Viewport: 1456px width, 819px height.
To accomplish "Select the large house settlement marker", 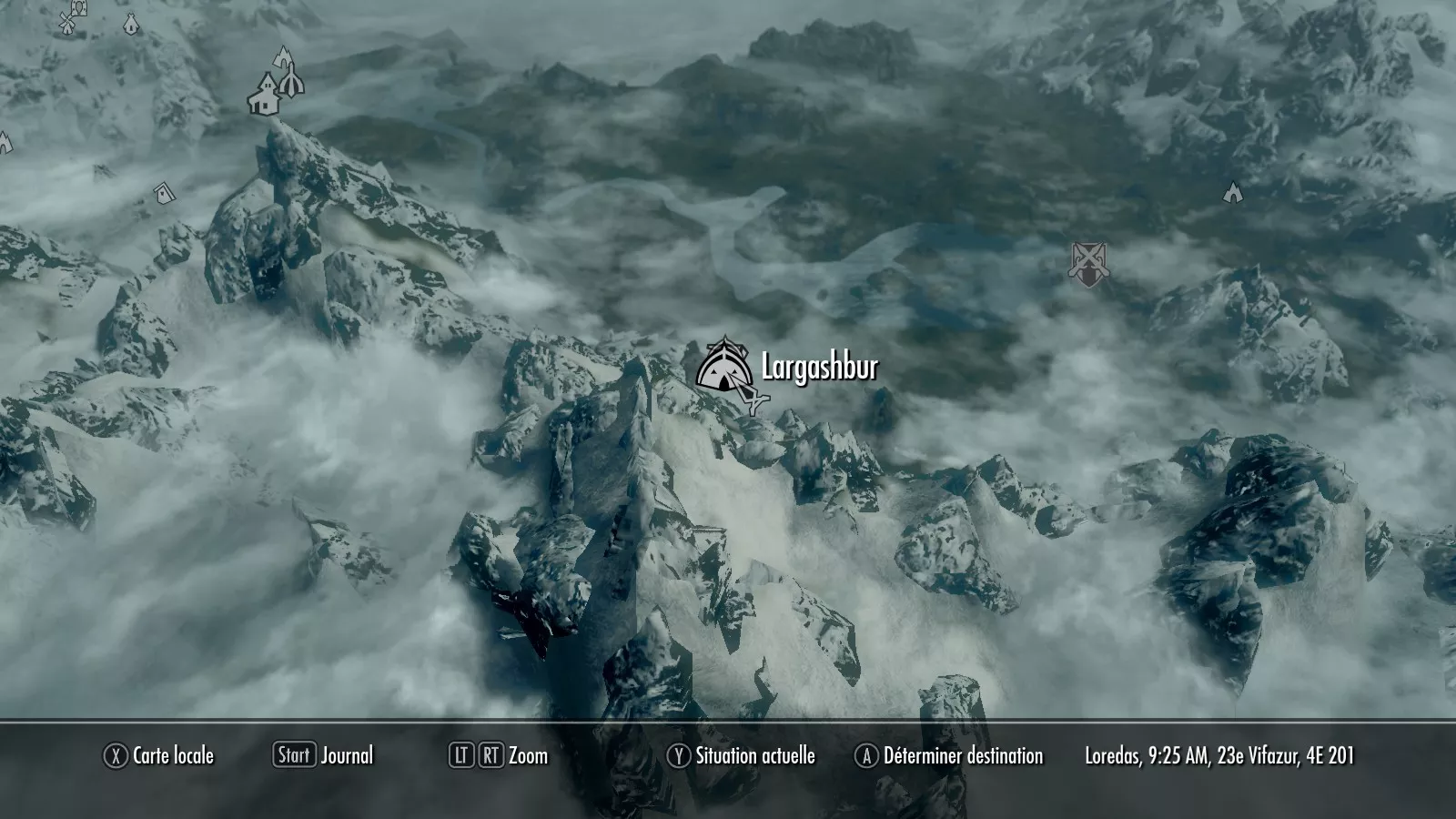I will [264, 96].
